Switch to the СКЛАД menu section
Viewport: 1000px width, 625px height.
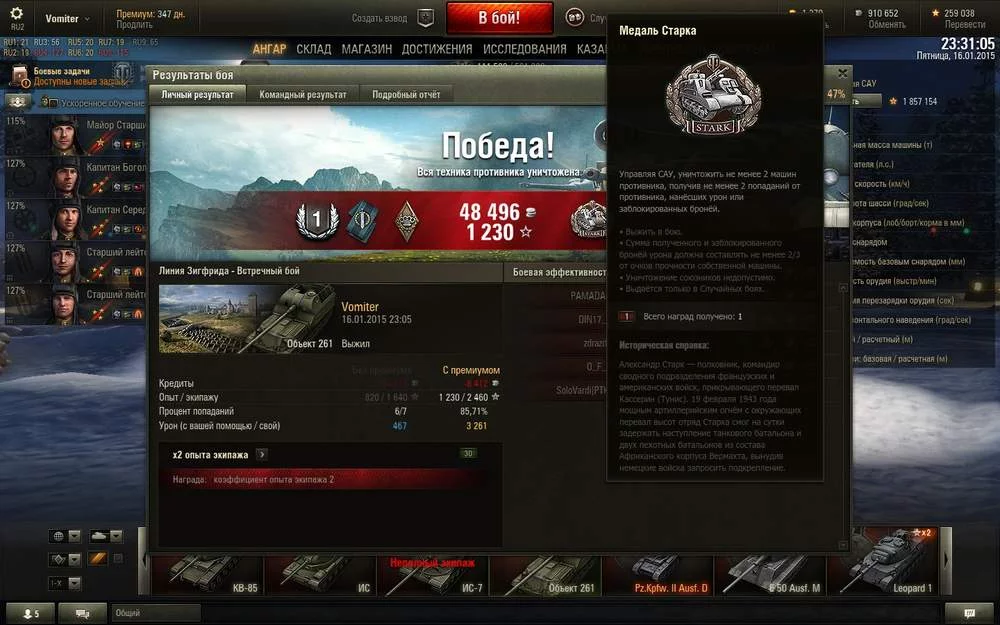(314, 49)
